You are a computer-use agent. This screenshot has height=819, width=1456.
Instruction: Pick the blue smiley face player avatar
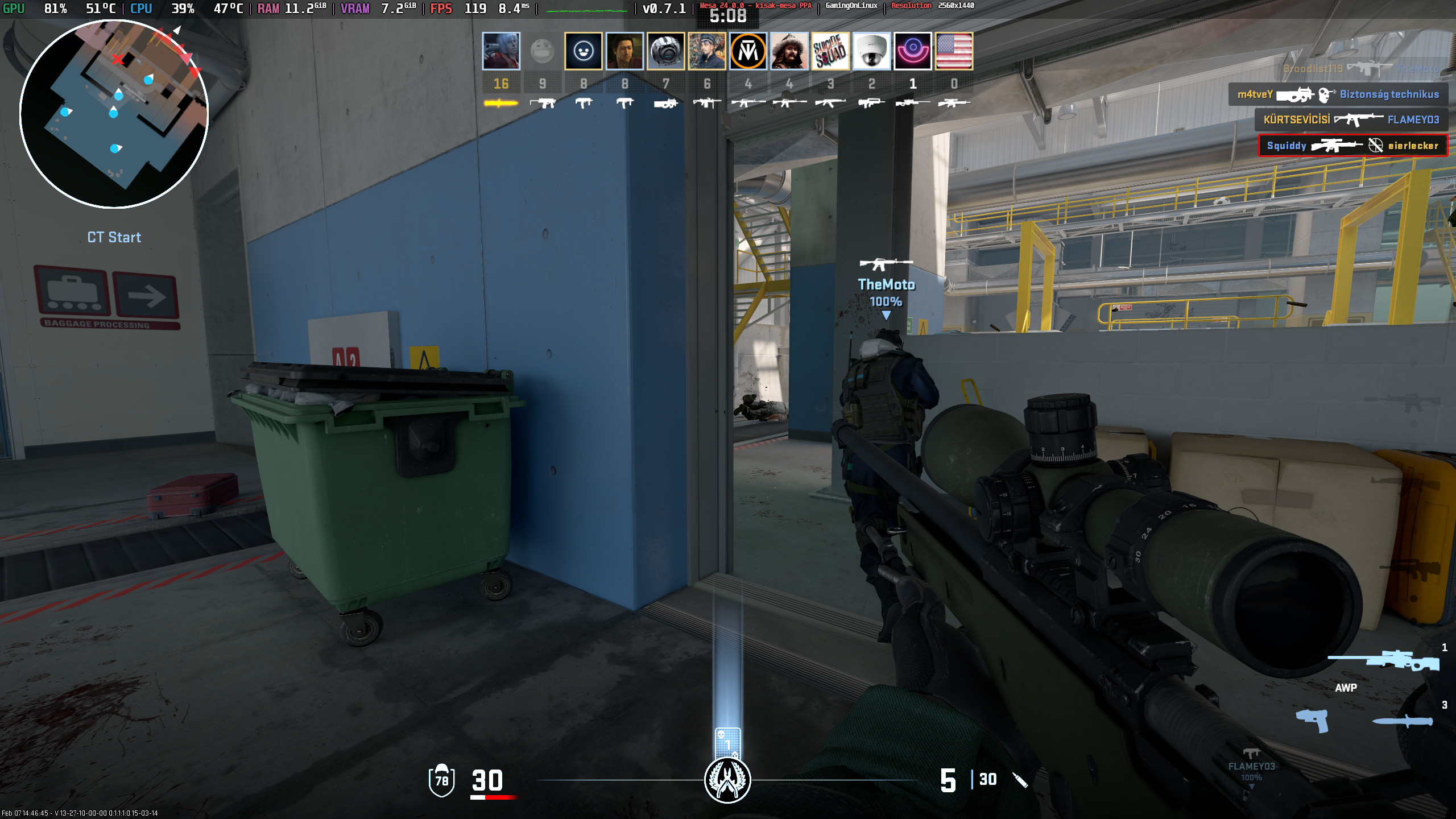tap(583, 51)
